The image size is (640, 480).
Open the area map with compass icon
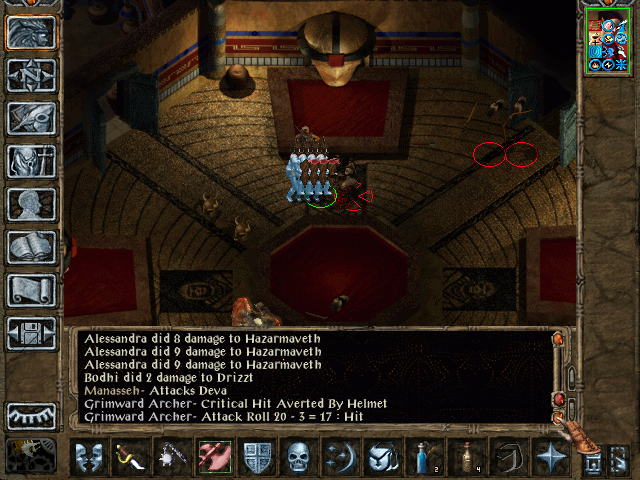click(31, 76)
